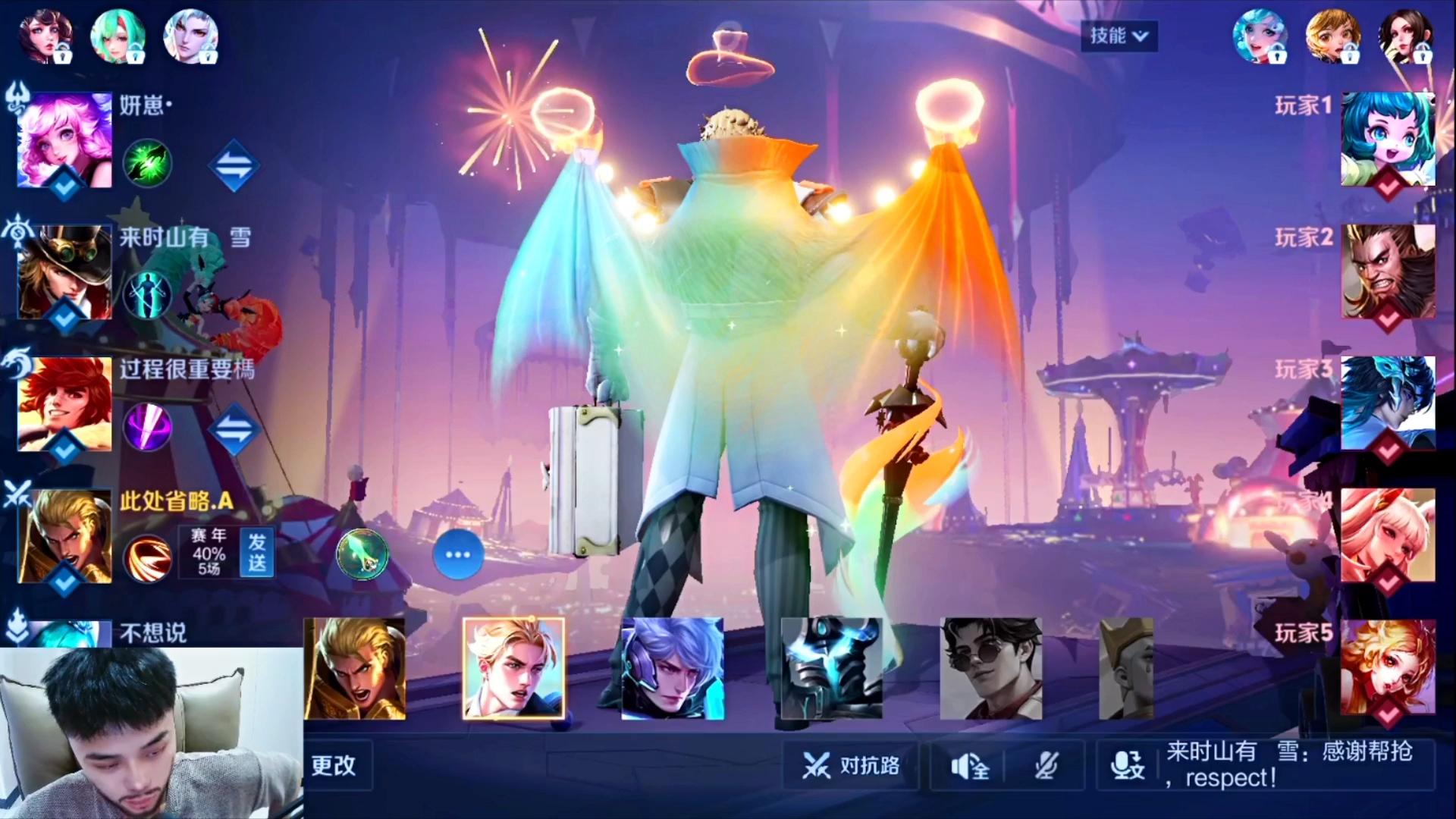
Task: Select the highlighted blond-haired skin thumbnail
Action: point(513,669)
